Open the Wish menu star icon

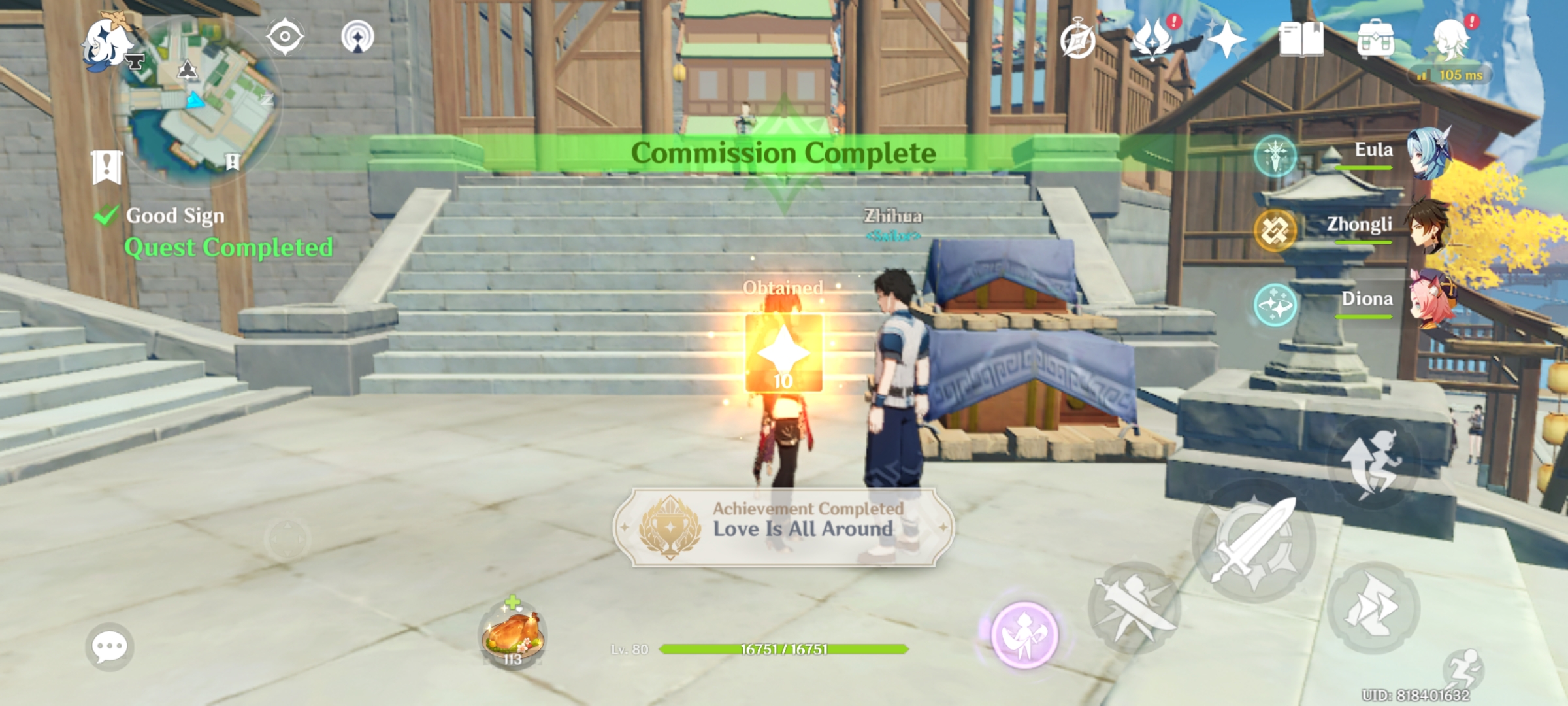(1228, 41)
